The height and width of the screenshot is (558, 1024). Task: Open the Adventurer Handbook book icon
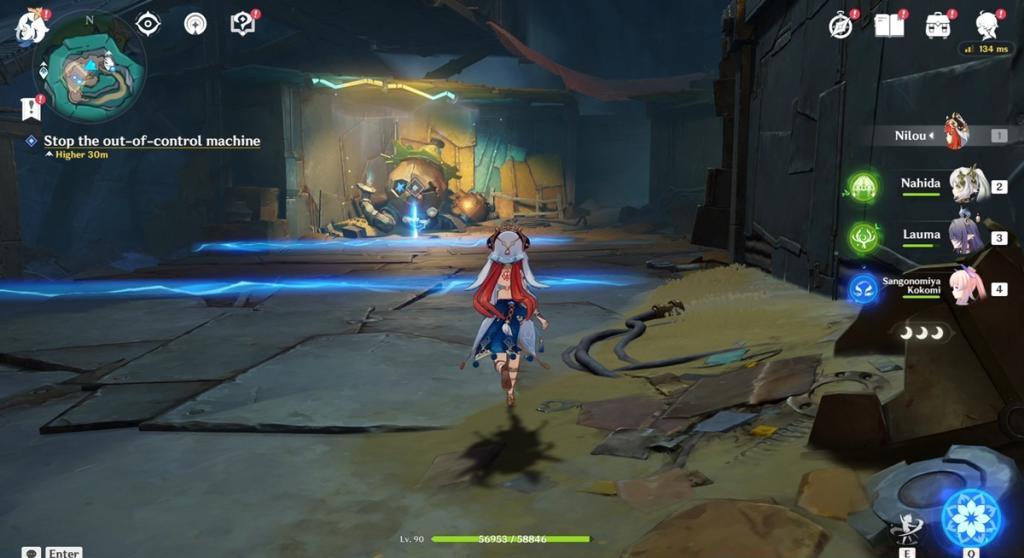[888, 26]
